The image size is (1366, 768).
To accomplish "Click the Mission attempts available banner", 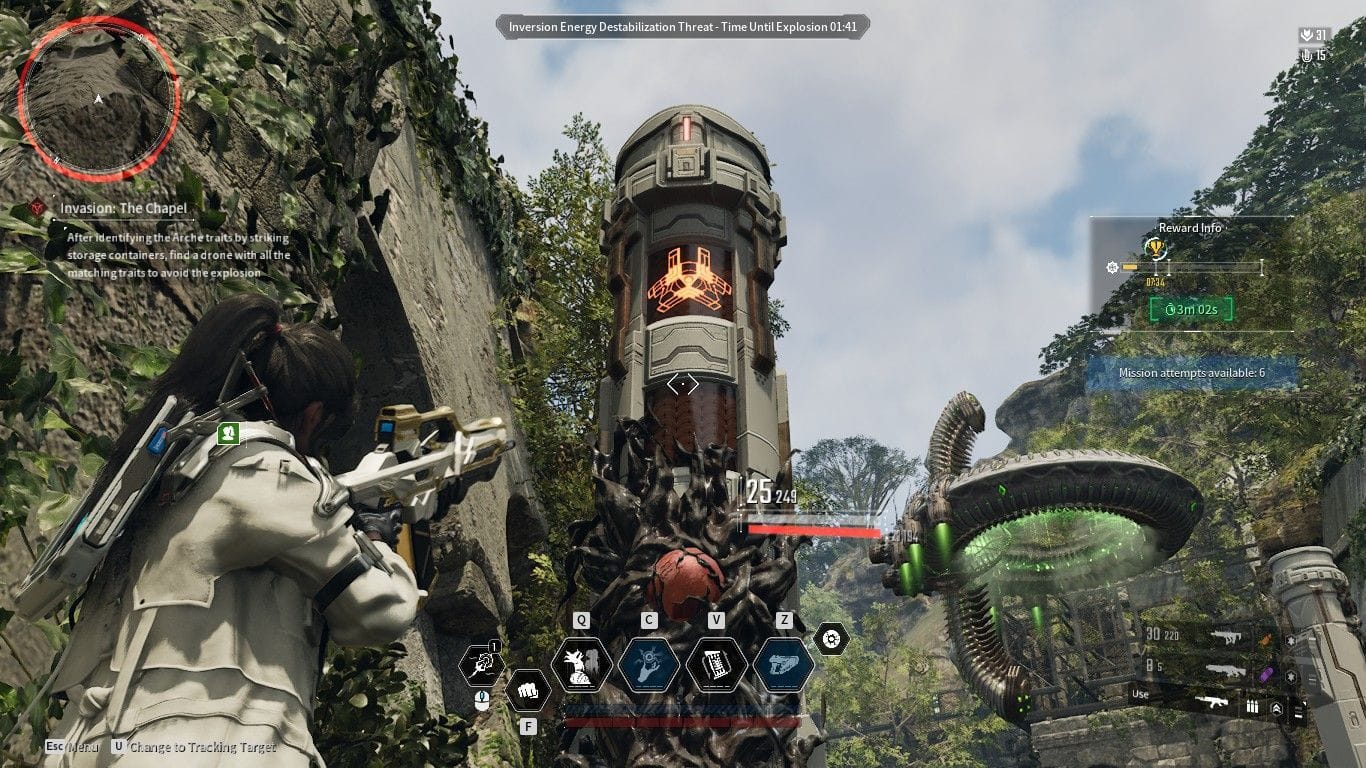I will pyautogui.click(x=1192, y=373).
